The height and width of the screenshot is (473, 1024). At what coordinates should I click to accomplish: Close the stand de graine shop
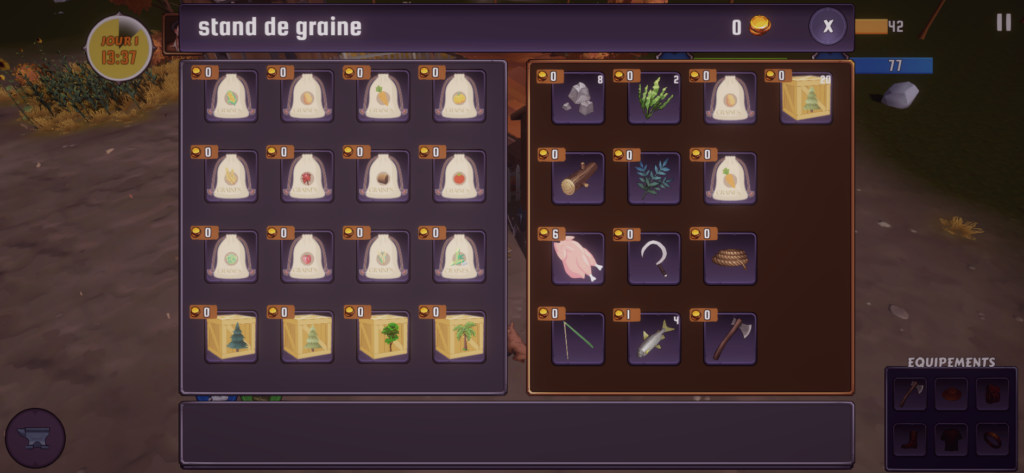click(827, 27)
